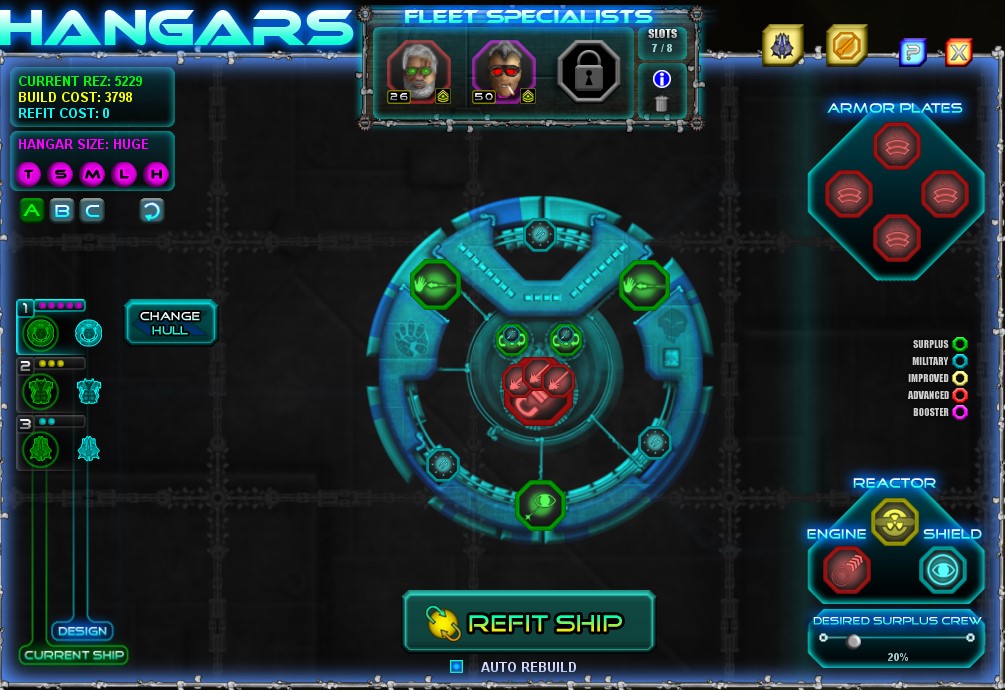Click the locked specialist slot

(x=588, y=71)
